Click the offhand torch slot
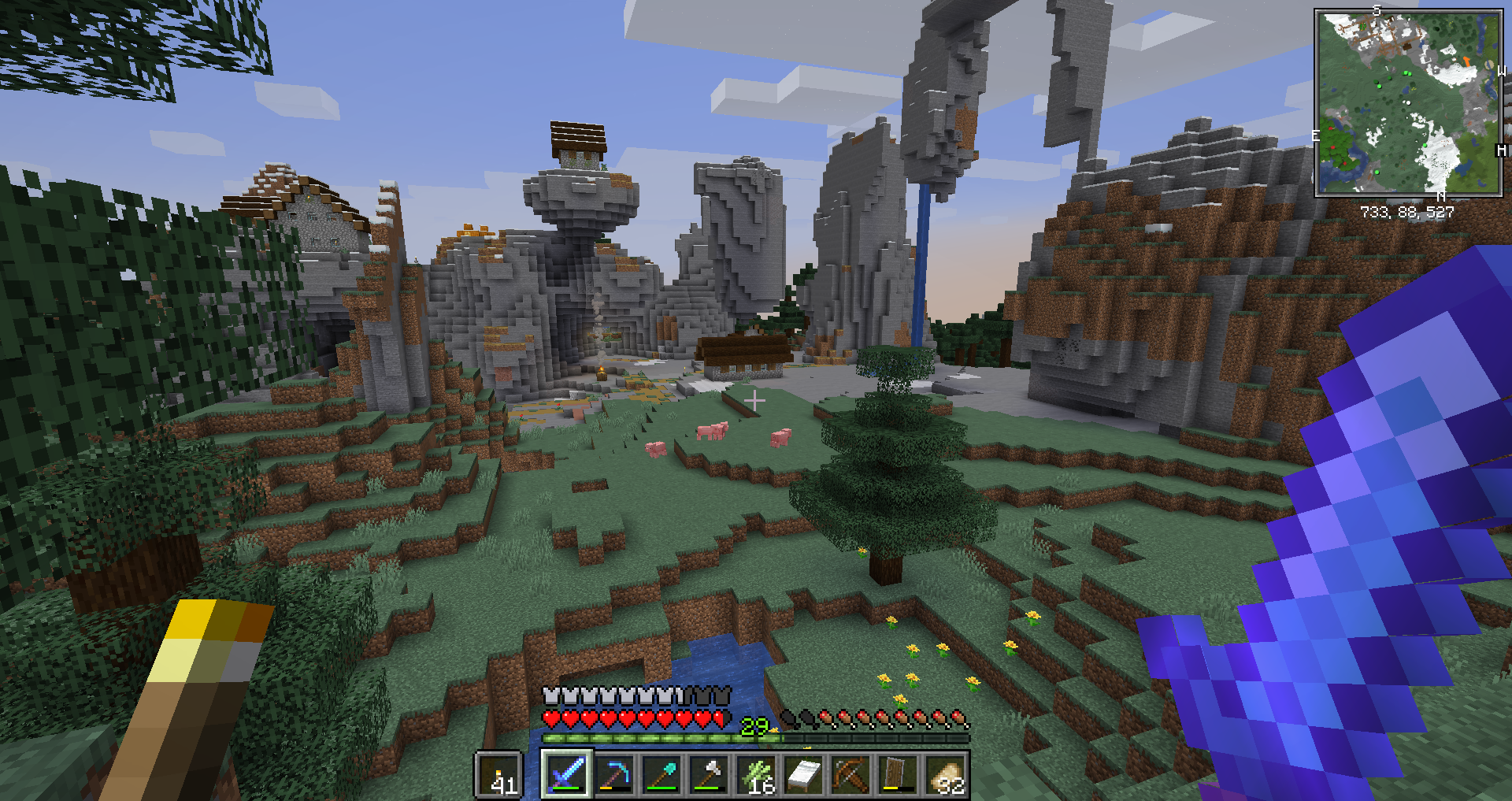1512x801 pixels. (498, 775)
